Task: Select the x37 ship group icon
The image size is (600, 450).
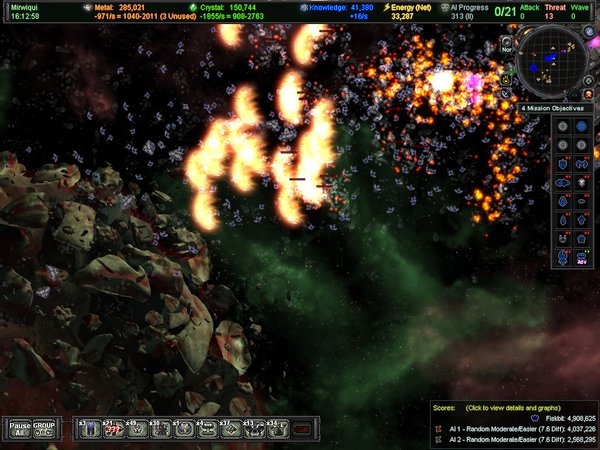Action: point(229,427)
